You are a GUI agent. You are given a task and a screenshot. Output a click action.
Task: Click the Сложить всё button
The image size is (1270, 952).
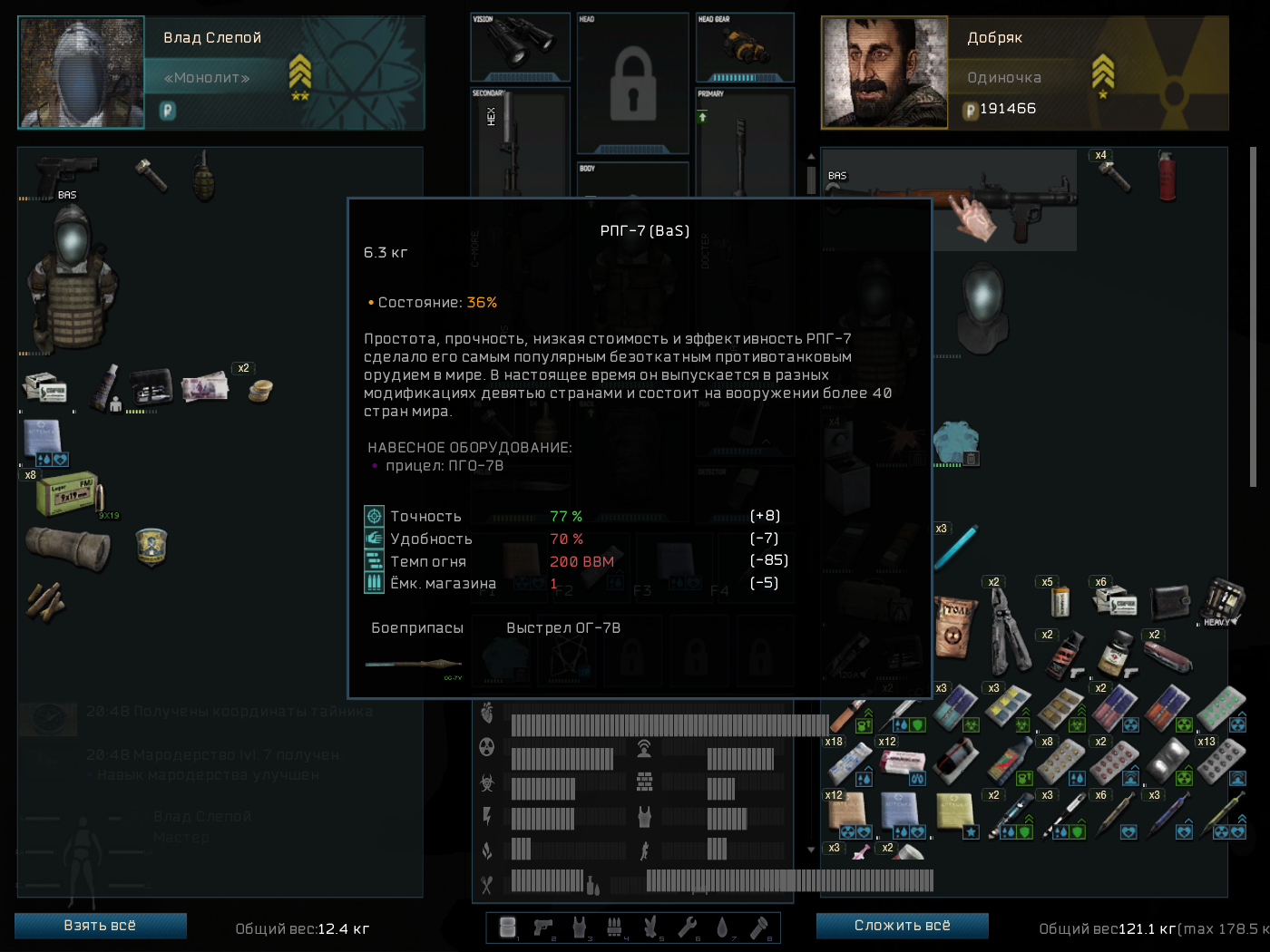point(902,926)
